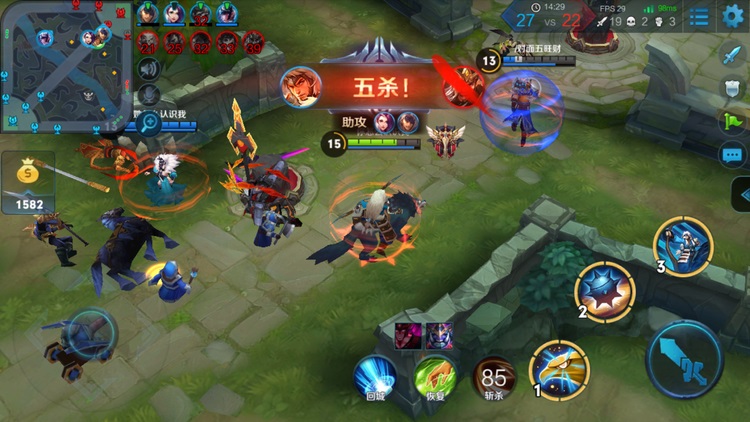Click the minimap magnifier zoom button
The height and width of the screenshot is (422, 750).
tap(149, 123)
